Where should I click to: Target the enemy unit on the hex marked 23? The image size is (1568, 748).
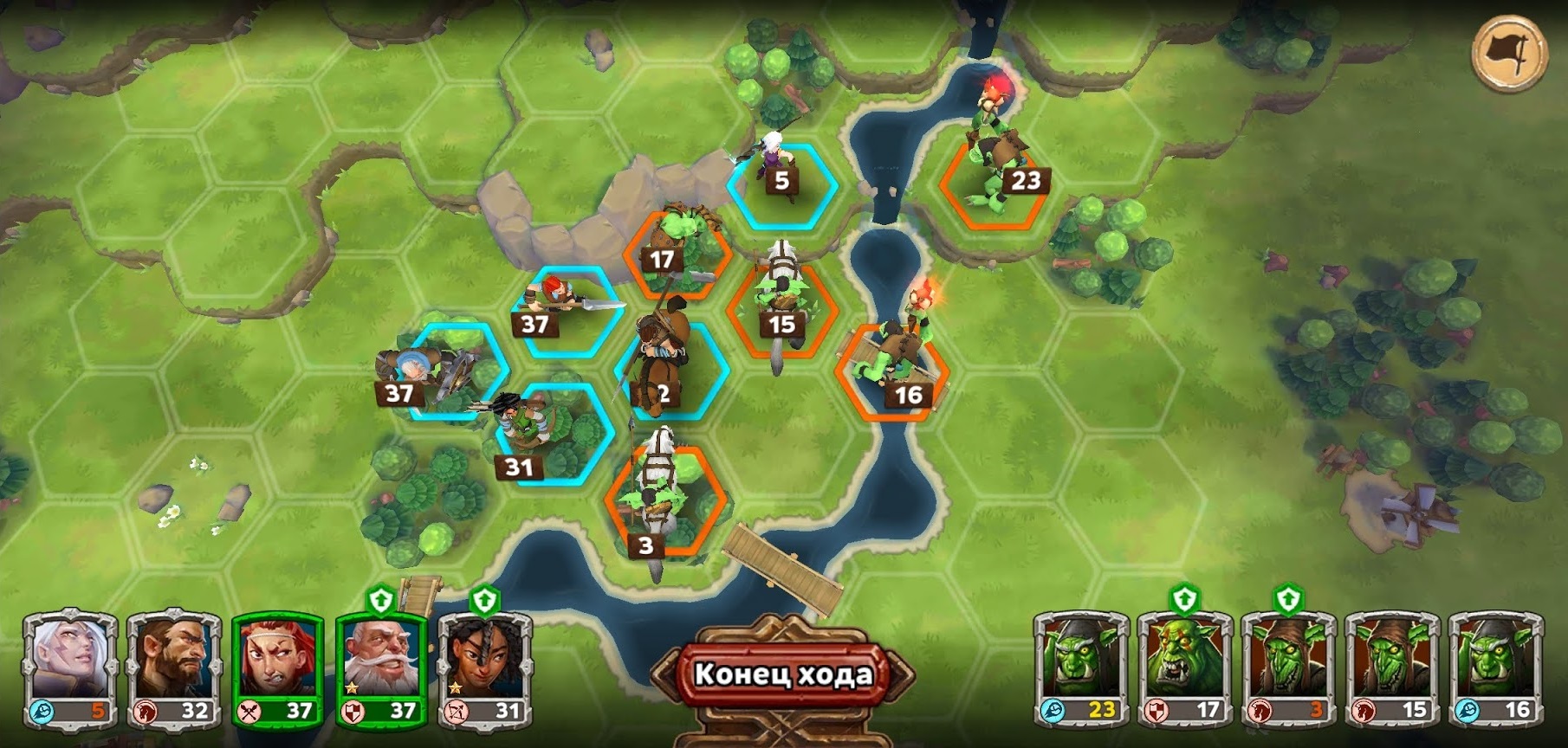coord(995,186)
